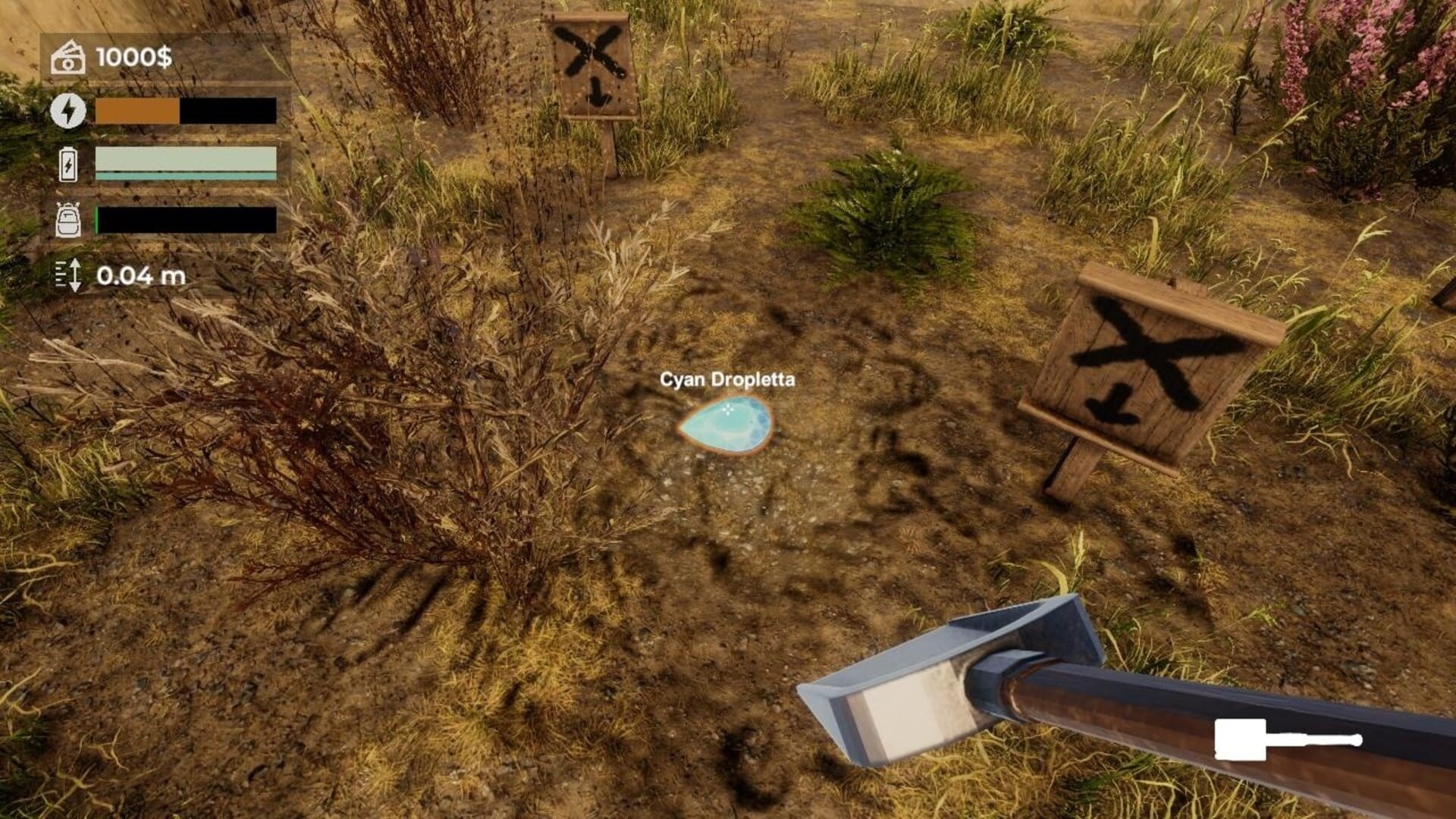Click the 0.04 m depth reading
Image resolution: width=1456 pixels, height=819 pixels.
pyautogui.click(x=142, y=276)
